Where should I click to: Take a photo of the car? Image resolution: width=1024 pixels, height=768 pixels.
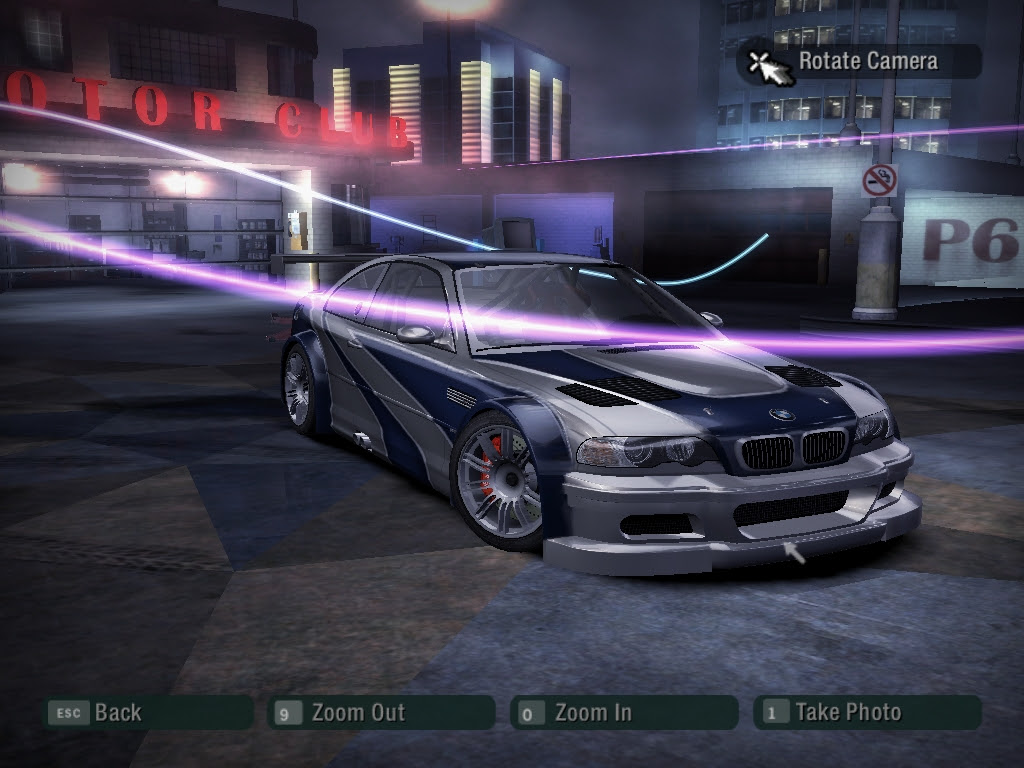coord(866,713)
